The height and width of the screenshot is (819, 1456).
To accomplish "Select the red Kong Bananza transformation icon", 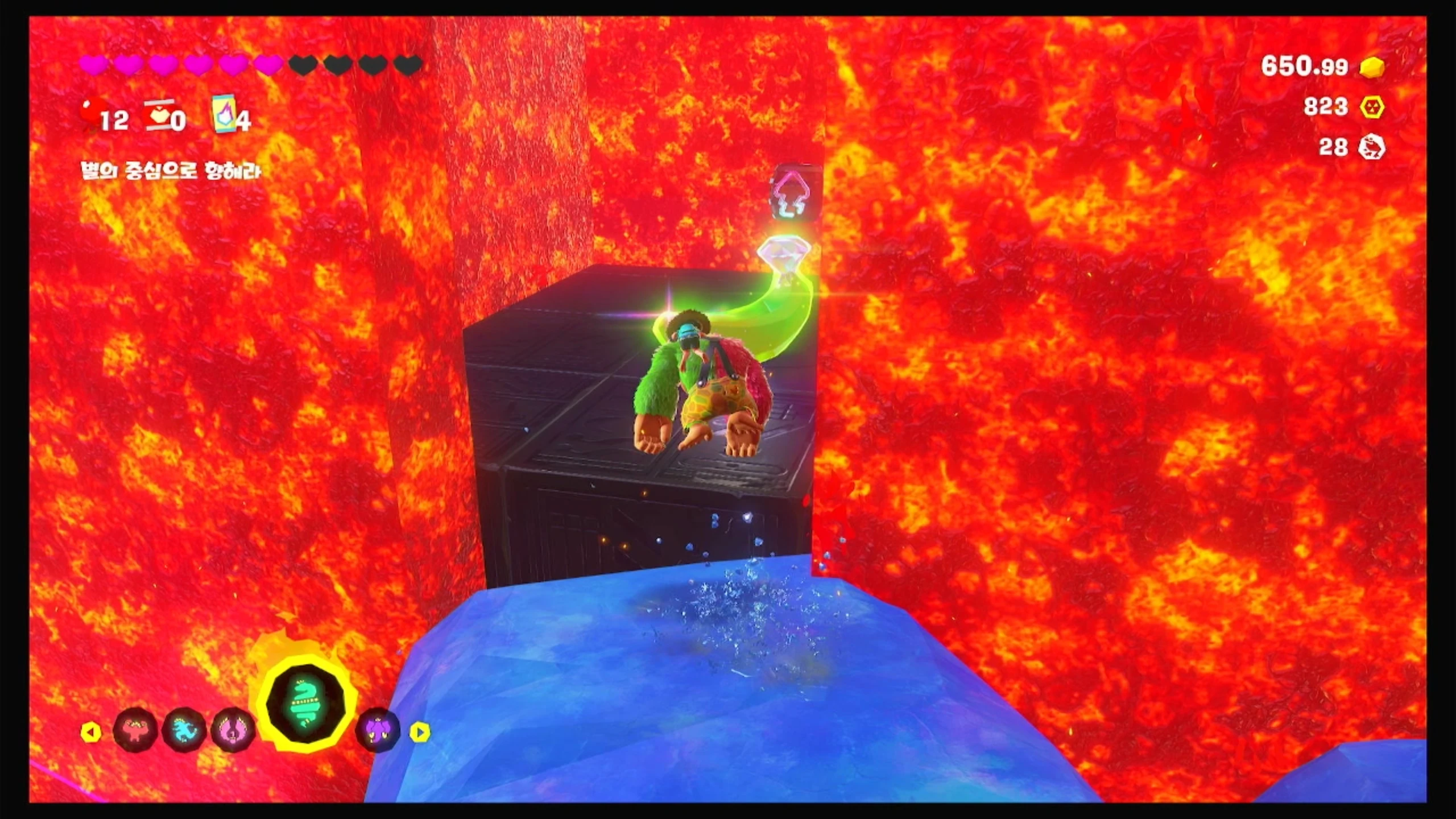I will [x=135, y=730].
